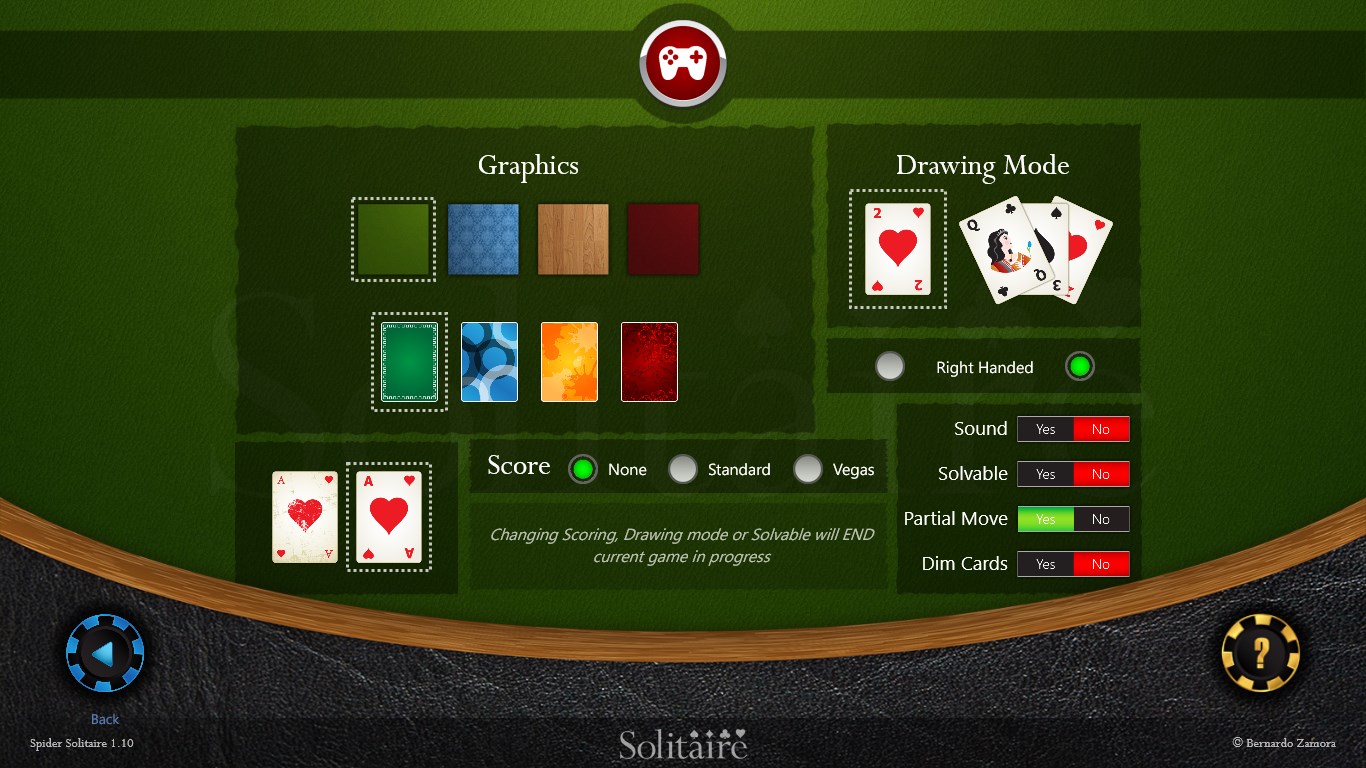This screenshot has height=768, width=1366.
Task: Choose the worn Ace of Hearts card face
Action: tap(304, 516)
